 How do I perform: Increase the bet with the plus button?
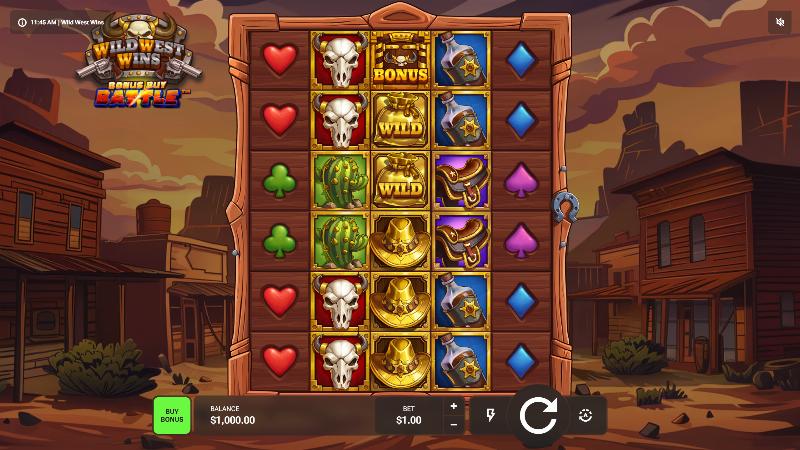[x=453, y=406]
